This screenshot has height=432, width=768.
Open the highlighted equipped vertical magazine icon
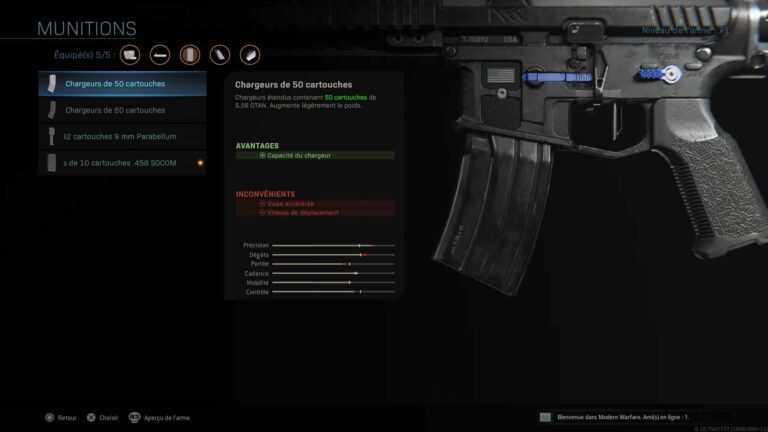pos(190,54)
